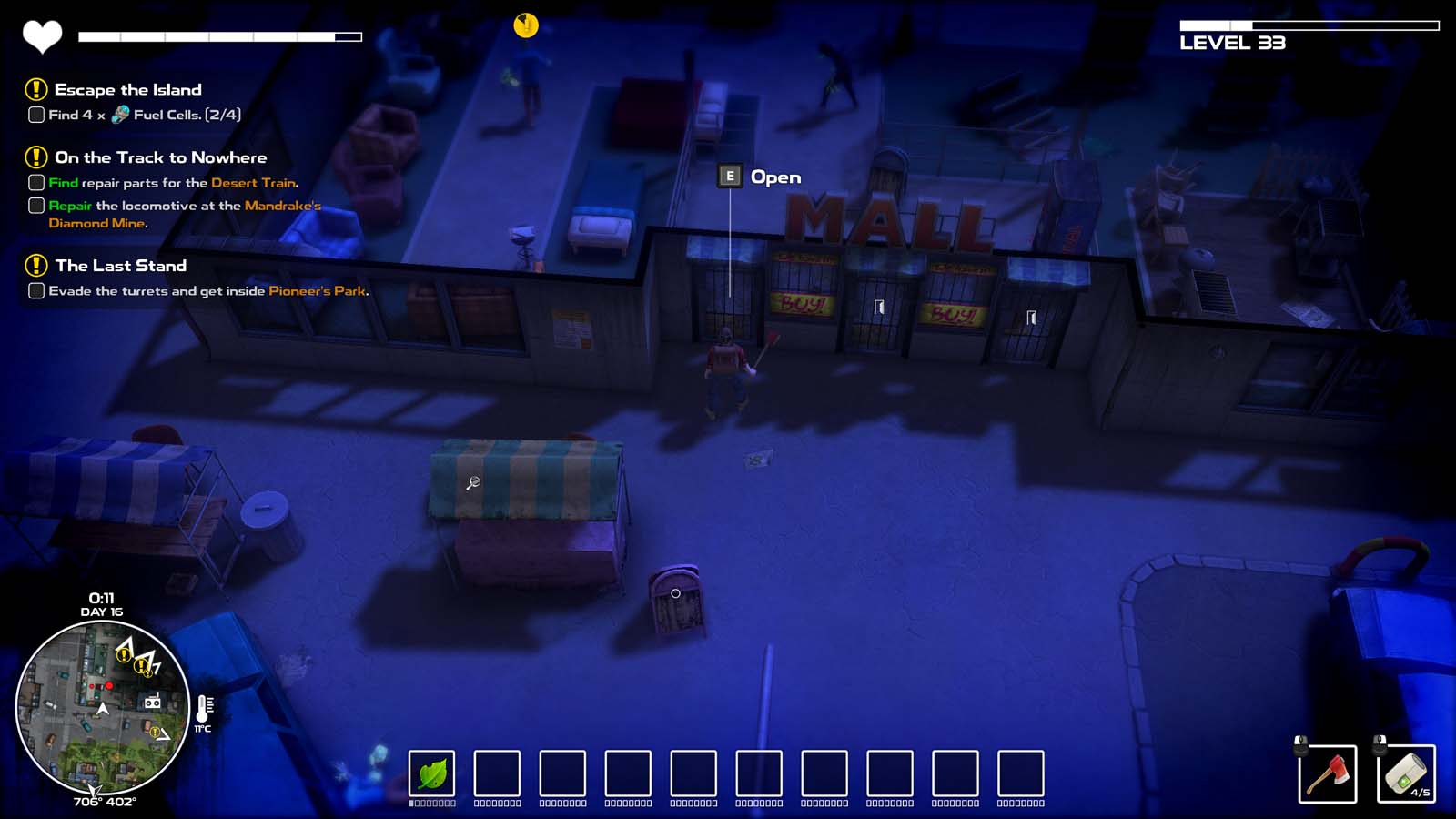Viewport: 1456px width, 819px height.
Task: Click the heart health icon
Action: point(43,35)
